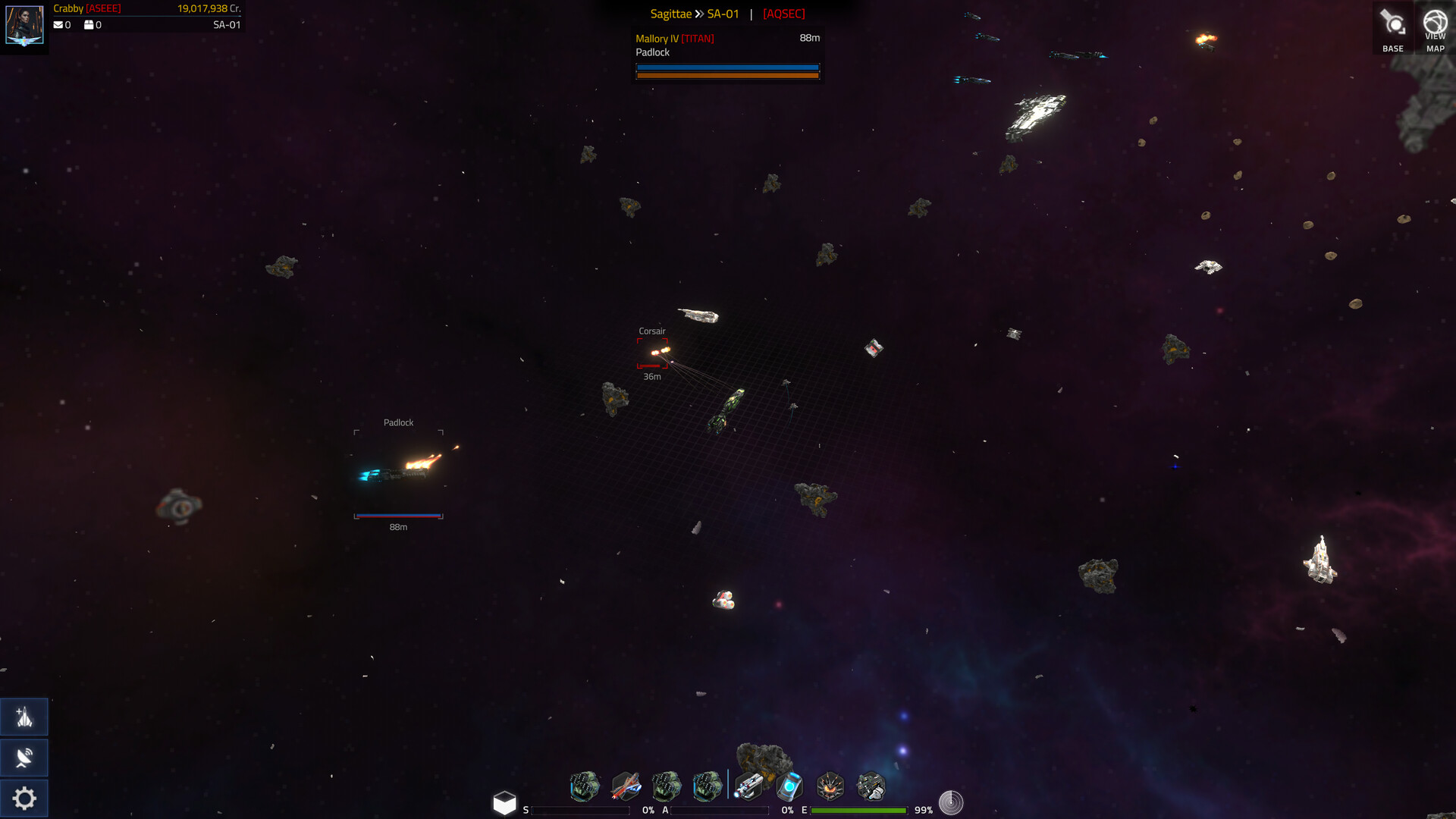Select the first turret weapon in the hotbar
The height and width of the screenshot is (819, 1456).
pyautogui.click(x=584, y=786)
